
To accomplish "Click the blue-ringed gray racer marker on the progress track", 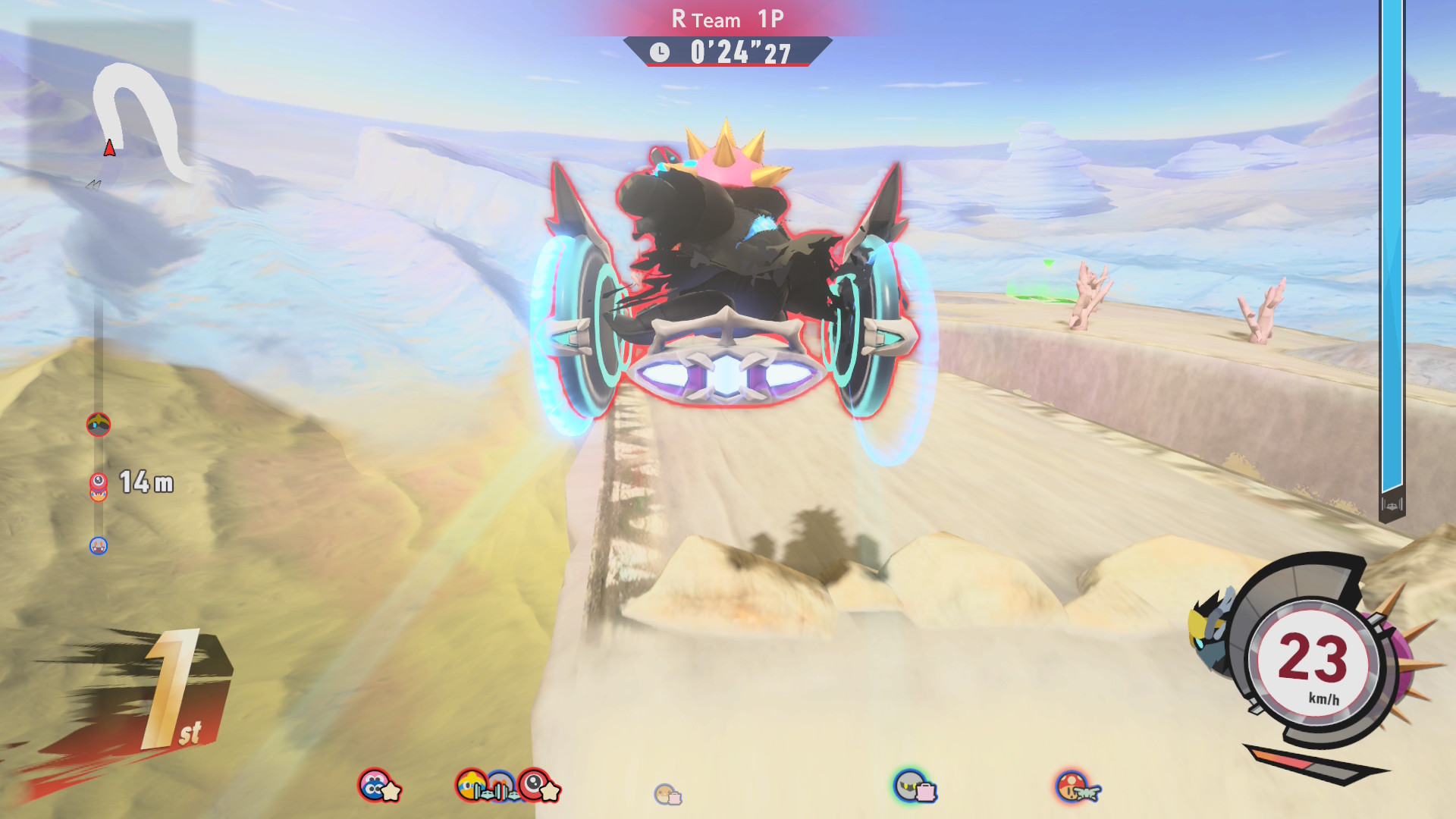I will [x=99, y=546].
